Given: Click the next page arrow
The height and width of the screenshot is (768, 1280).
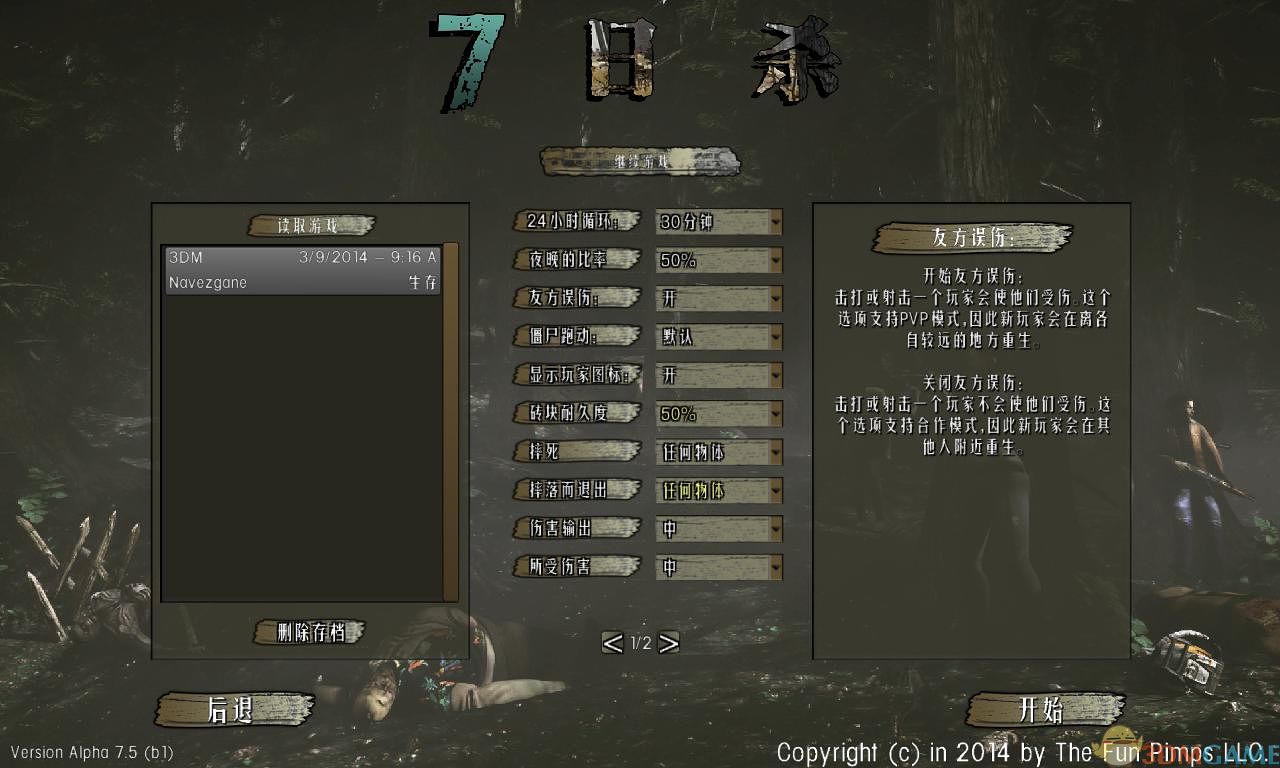Looking at the screenshot, I should pyautogui.click(x=668, y=643).
